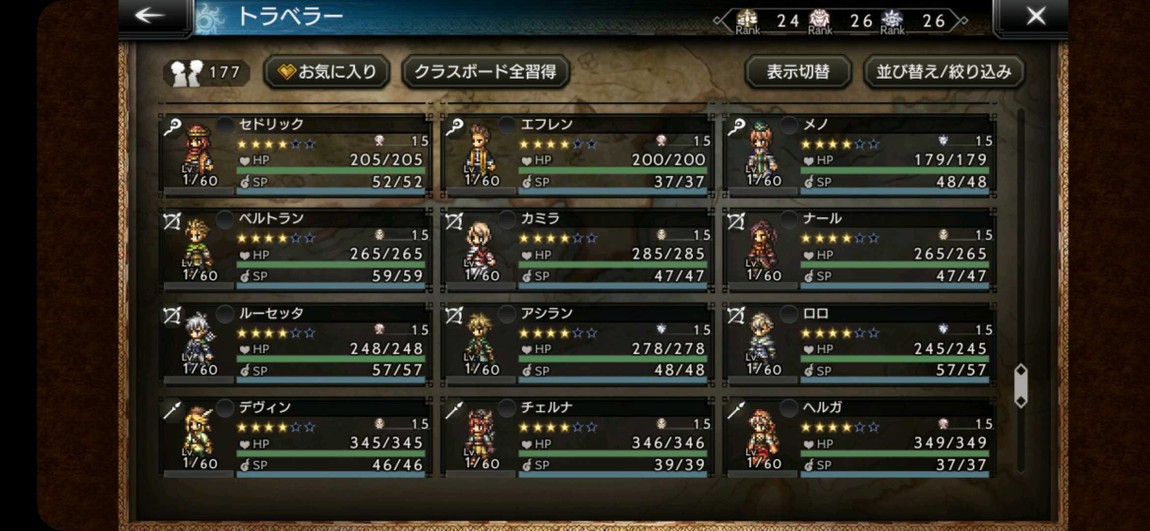Choose traveler アシラン card
Image resolution: width=1150 pixels, height=531 pixels.
[x=578, y=342]
